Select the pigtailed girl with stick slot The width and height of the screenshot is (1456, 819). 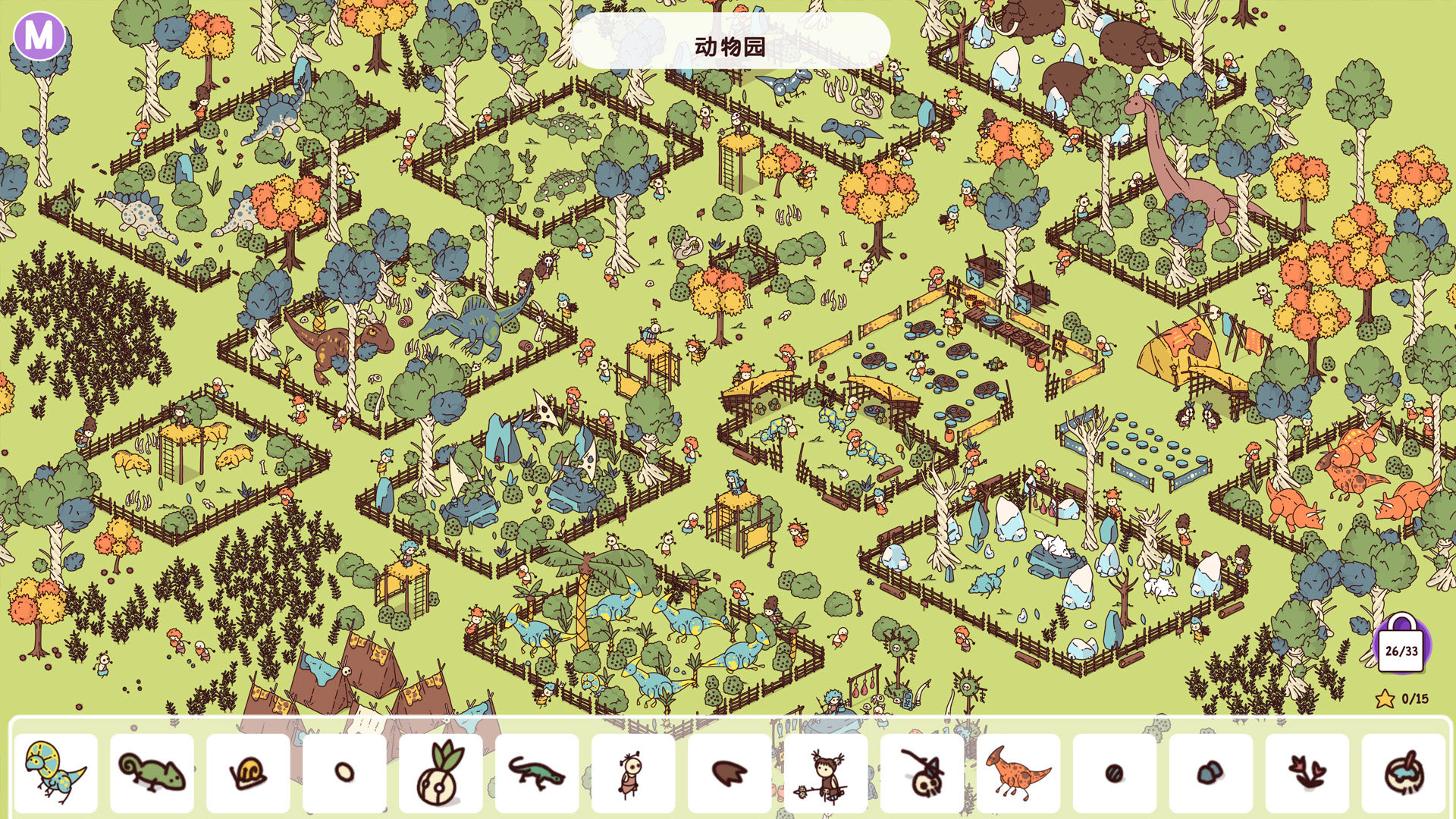pyautogui.click(x=826, y=773)
